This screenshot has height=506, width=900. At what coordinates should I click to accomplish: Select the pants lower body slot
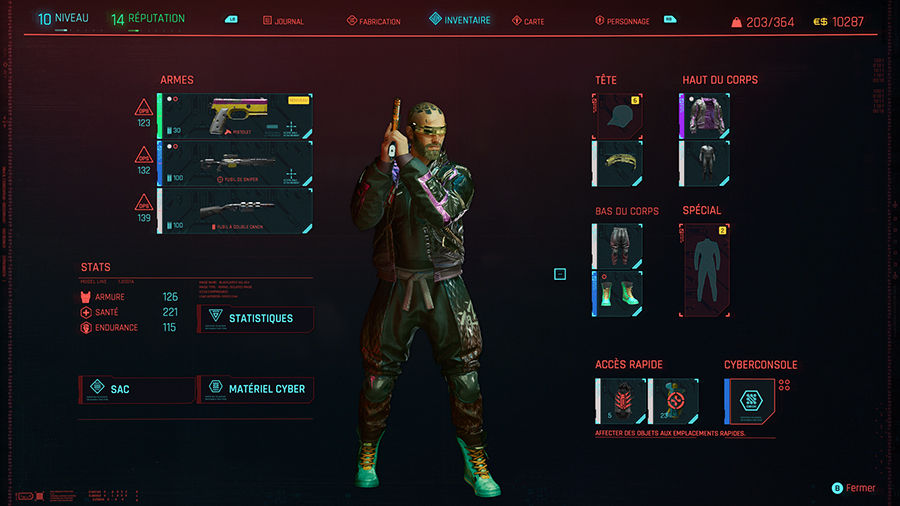point(618,245)
